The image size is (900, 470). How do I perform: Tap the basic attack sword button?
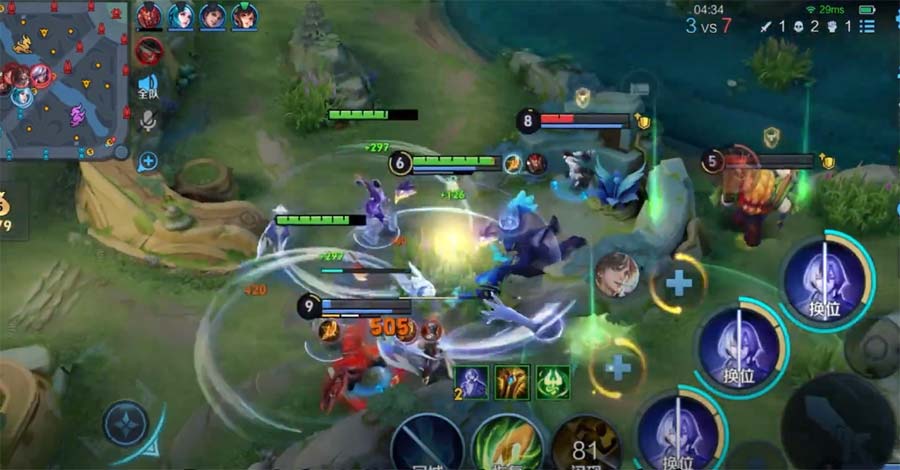836,422
